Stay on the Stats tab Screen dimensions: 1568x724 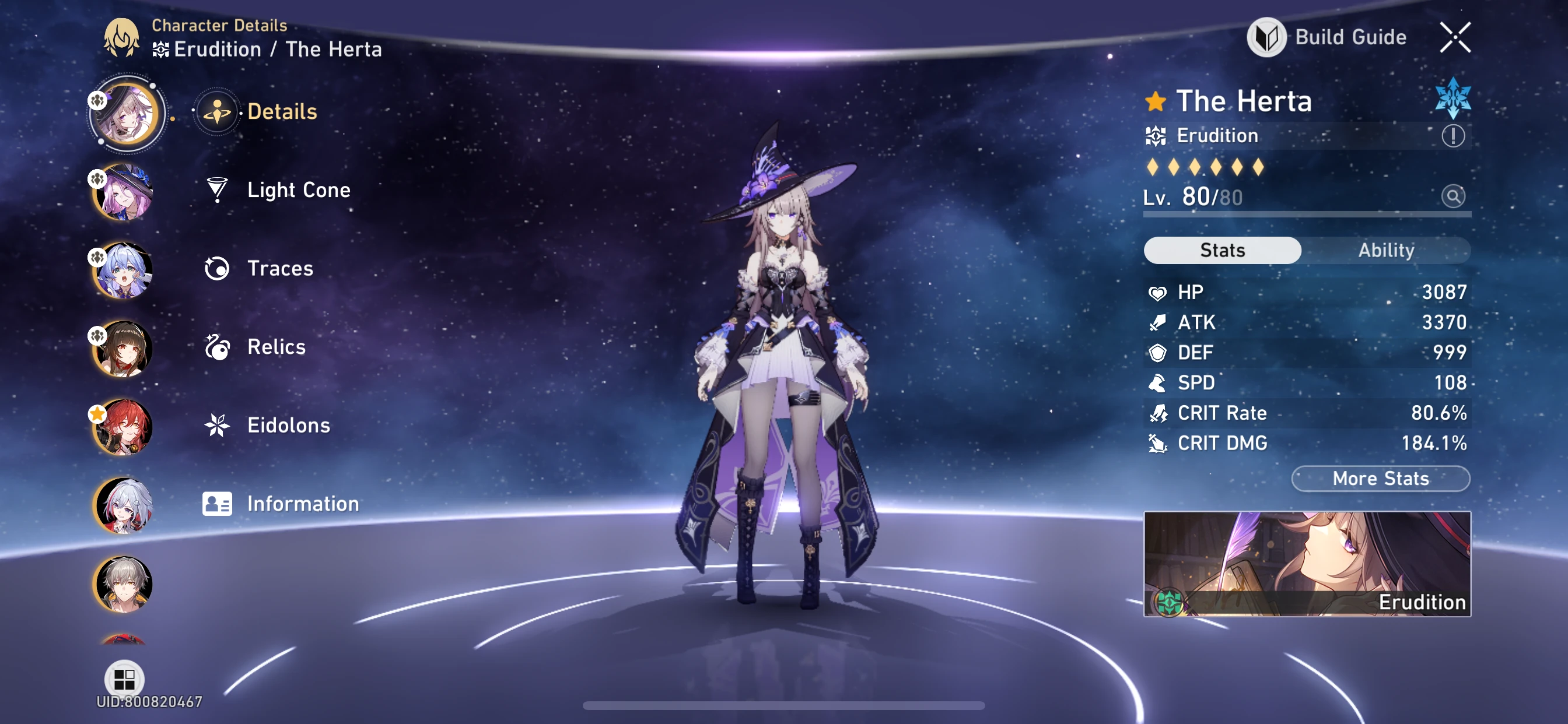pyautogui.click(x=1222, y=250)
